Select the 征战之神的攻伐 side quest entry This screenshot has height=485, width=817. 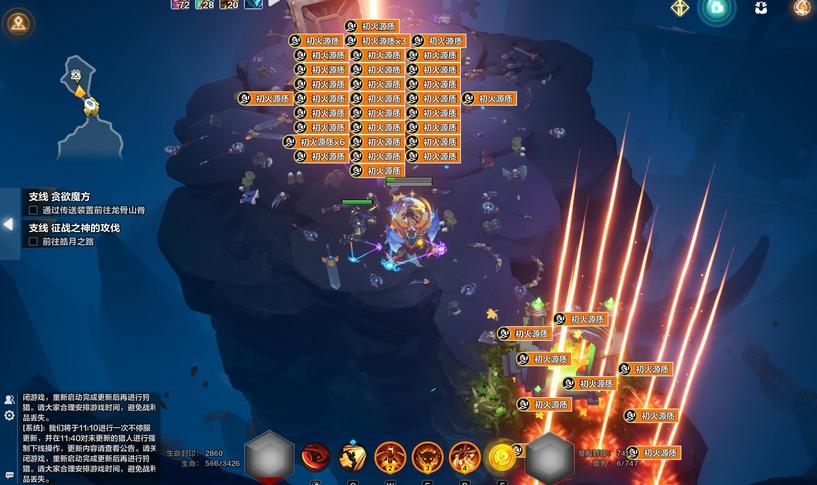pos(74,228)
